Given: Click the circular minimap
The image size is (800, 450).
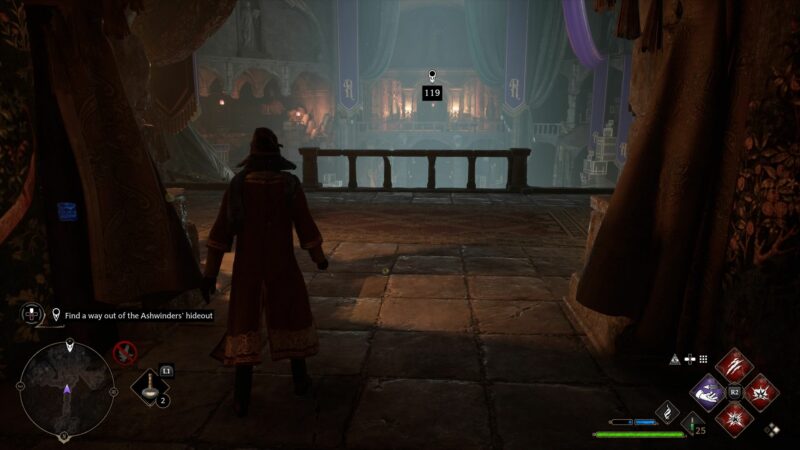Looking at the screenshot, I should tap(66, 388).
